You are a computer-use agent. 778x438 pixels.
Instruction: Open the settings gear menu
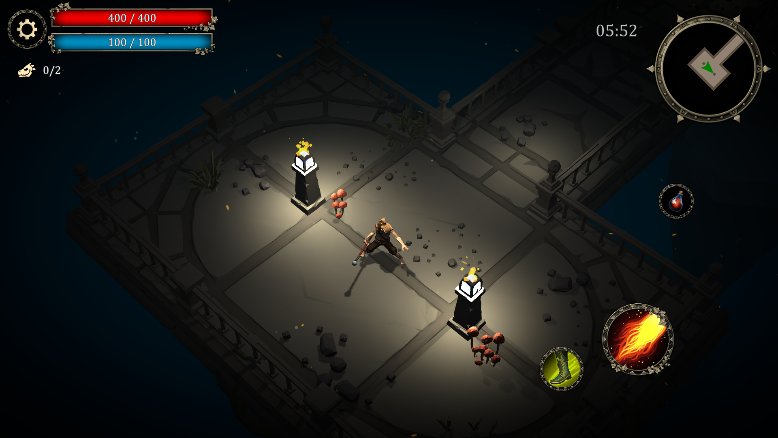[x=27, y=29]
